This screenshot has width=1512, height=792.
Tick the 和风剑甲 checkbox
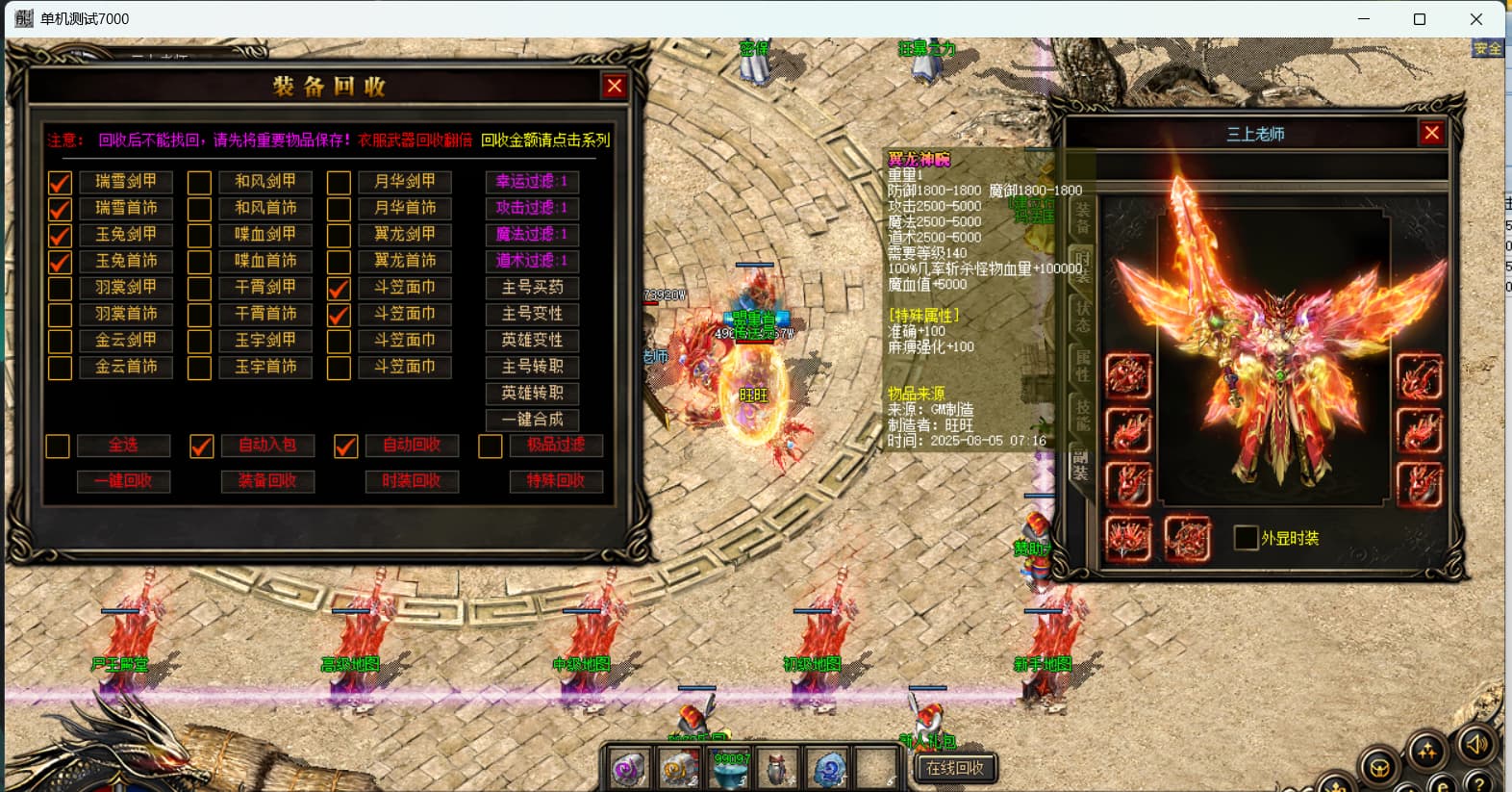[199, 182]
